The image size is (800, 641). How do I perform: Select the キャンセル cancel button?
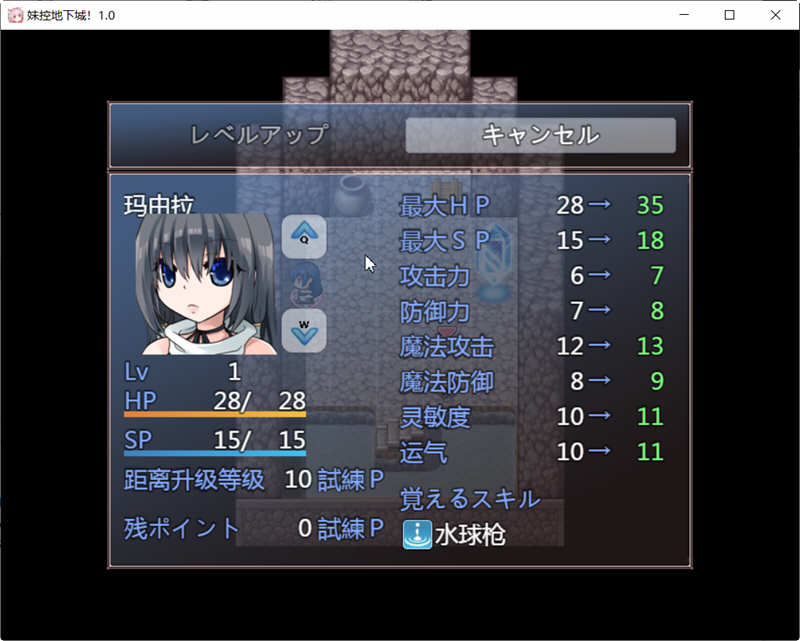540,135
